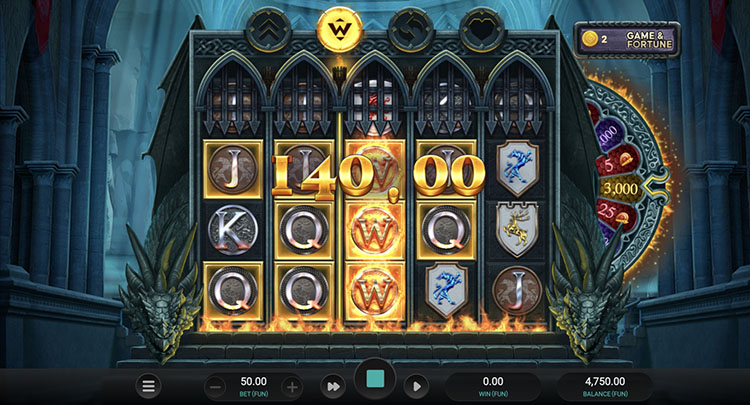Select the circular arrows respin medallion
The image size is (750, 405).
410,29
